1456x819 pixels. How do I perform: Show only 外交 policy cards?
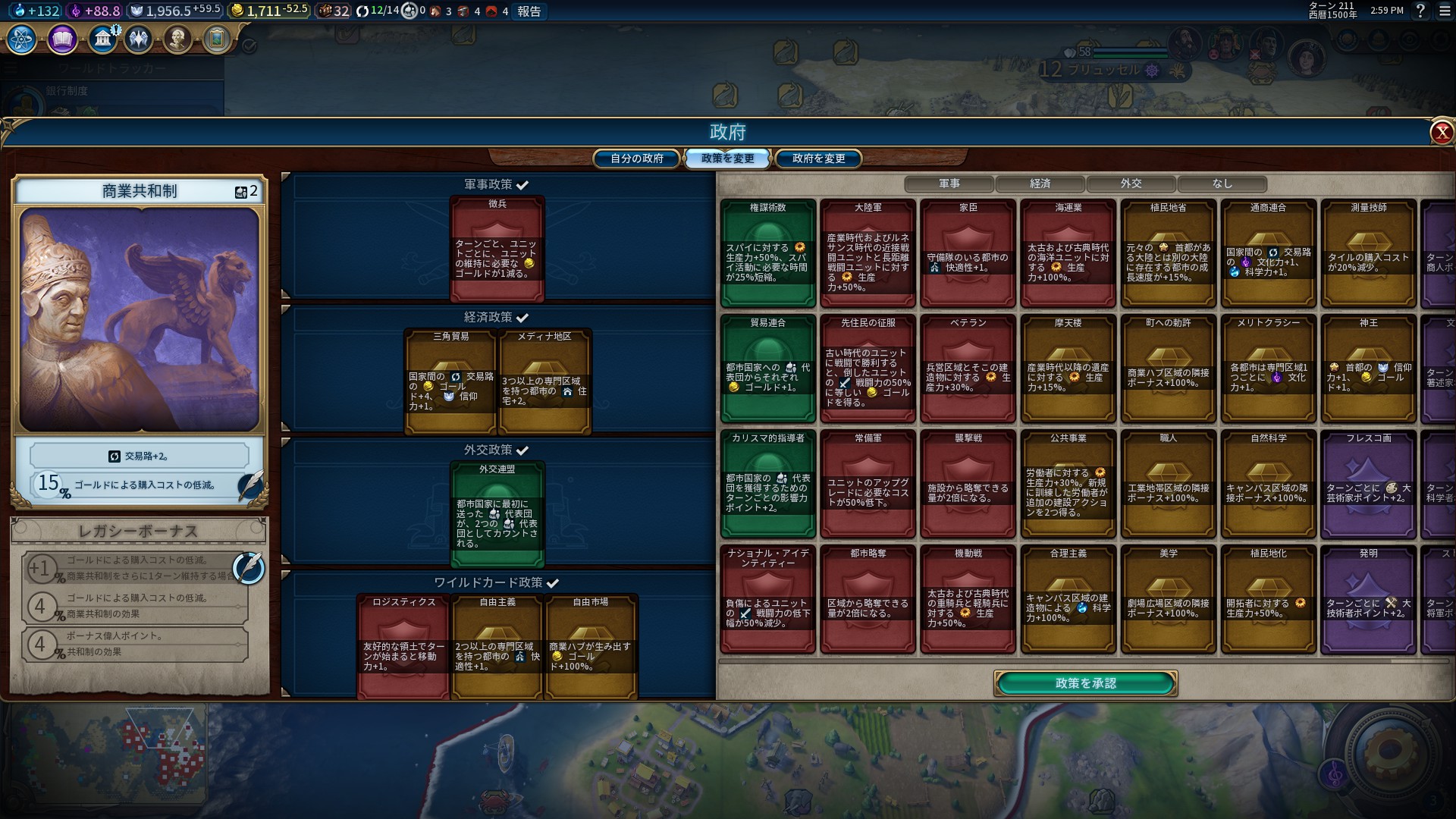pos(1131,184)
